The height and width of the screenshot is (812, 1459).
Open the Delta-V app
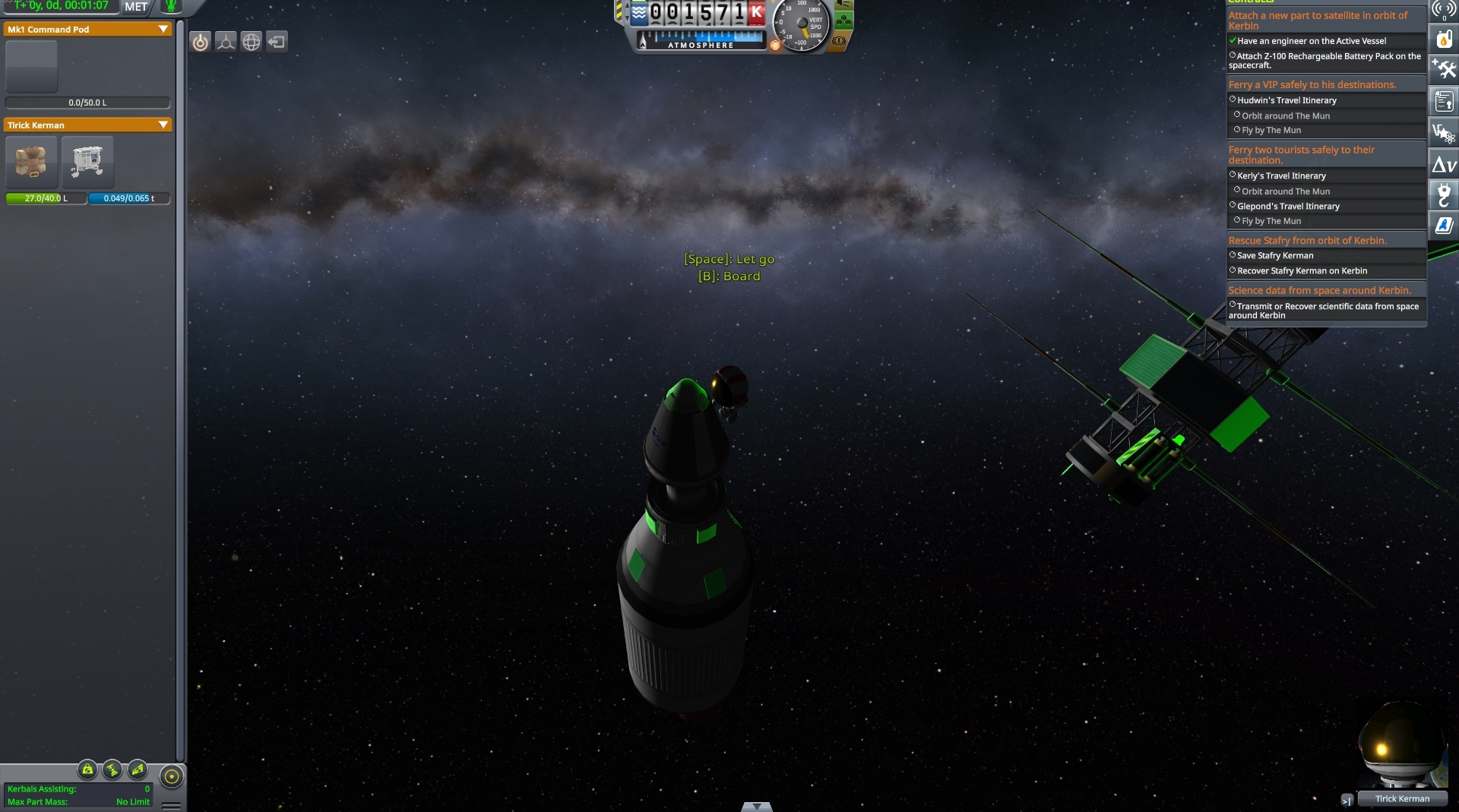(x=1444, y=164)
